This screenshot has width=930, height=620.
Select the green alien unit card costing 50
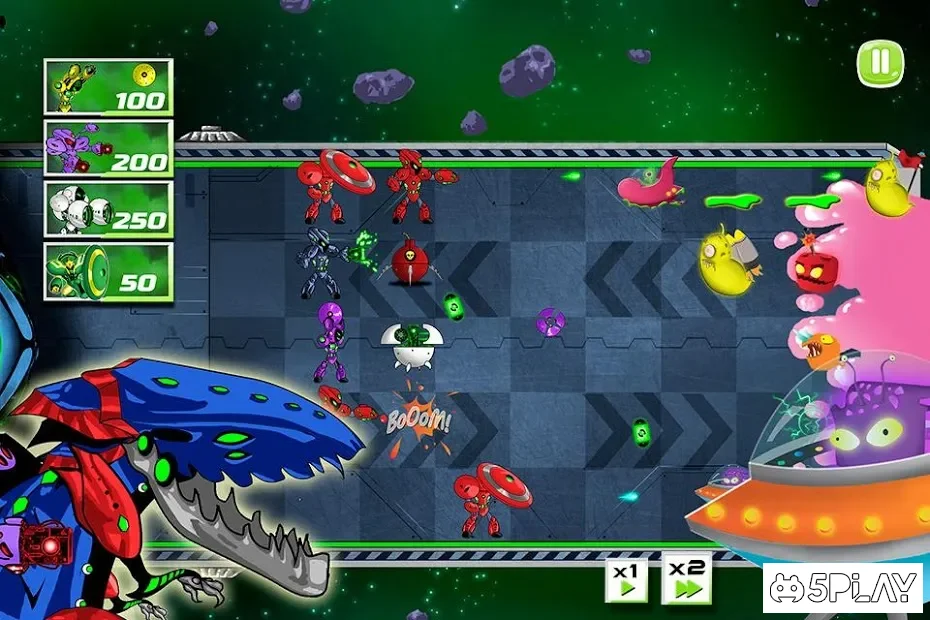point(108,271)
